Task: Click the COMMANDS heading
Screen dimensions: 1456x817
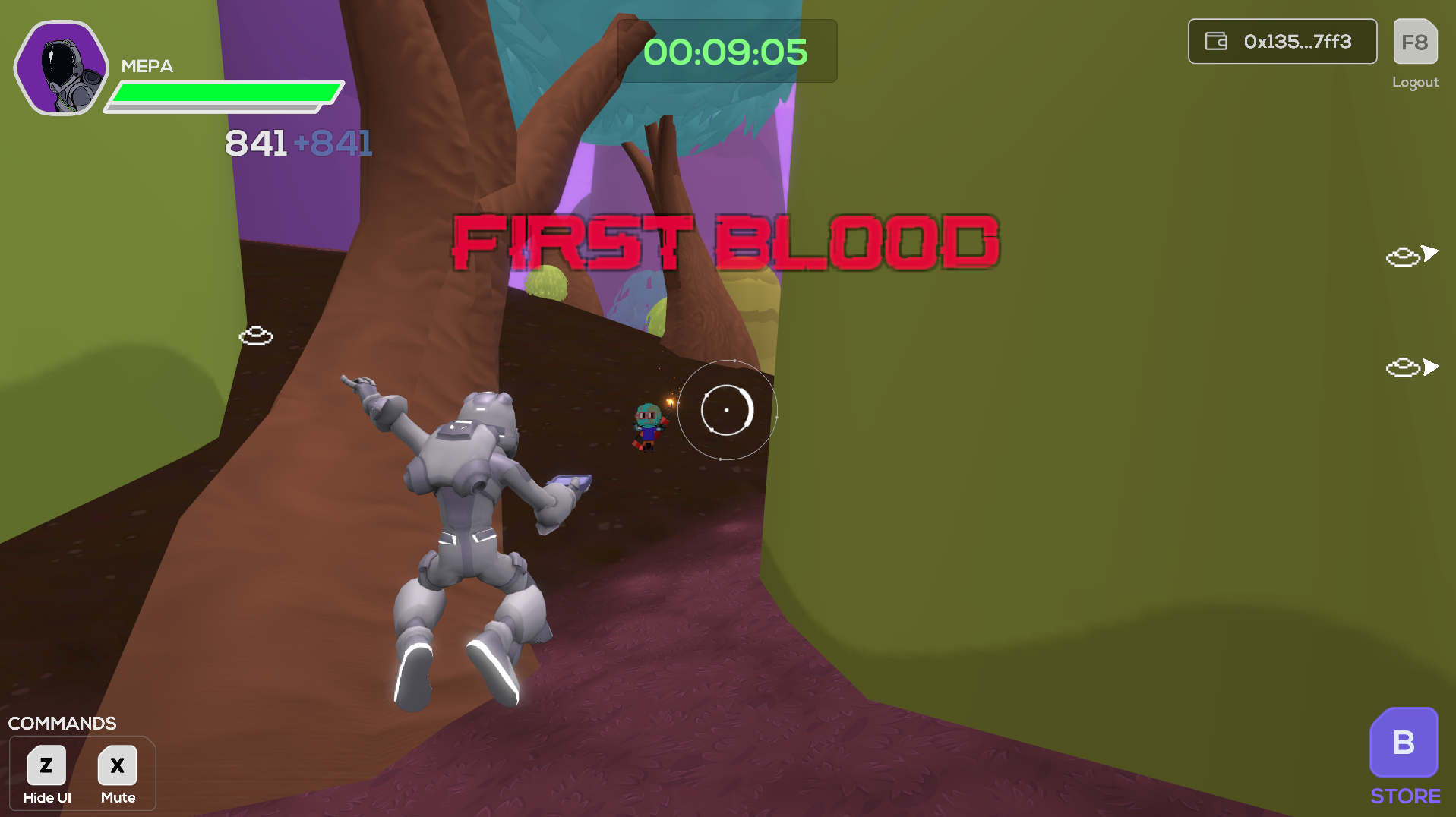Action: (x=63, y=723)
